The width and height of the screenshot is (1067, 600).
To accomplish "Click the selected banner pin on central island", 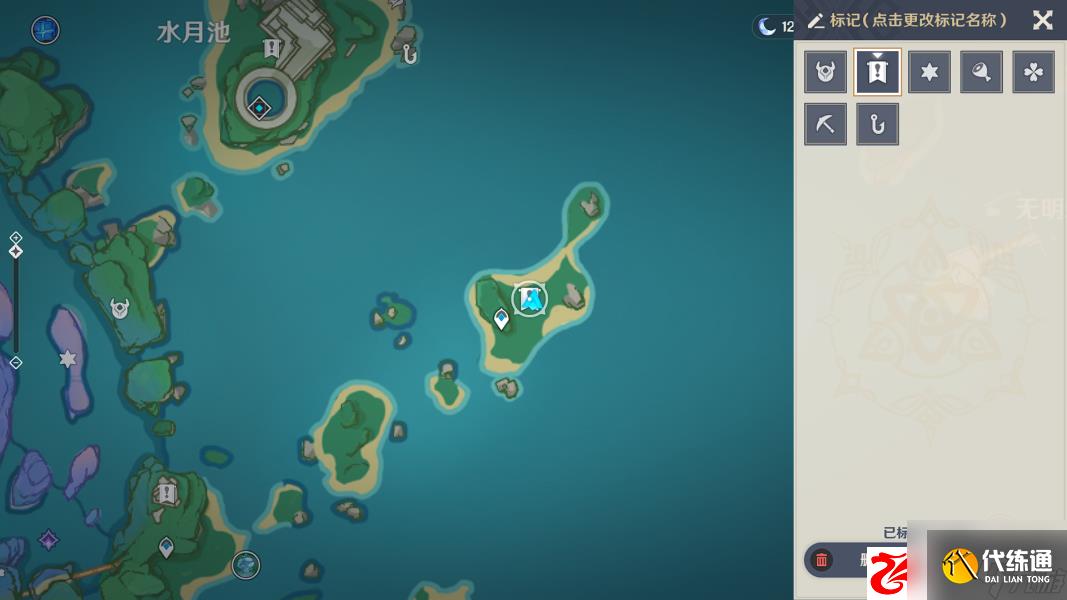I will coord(529,298).
